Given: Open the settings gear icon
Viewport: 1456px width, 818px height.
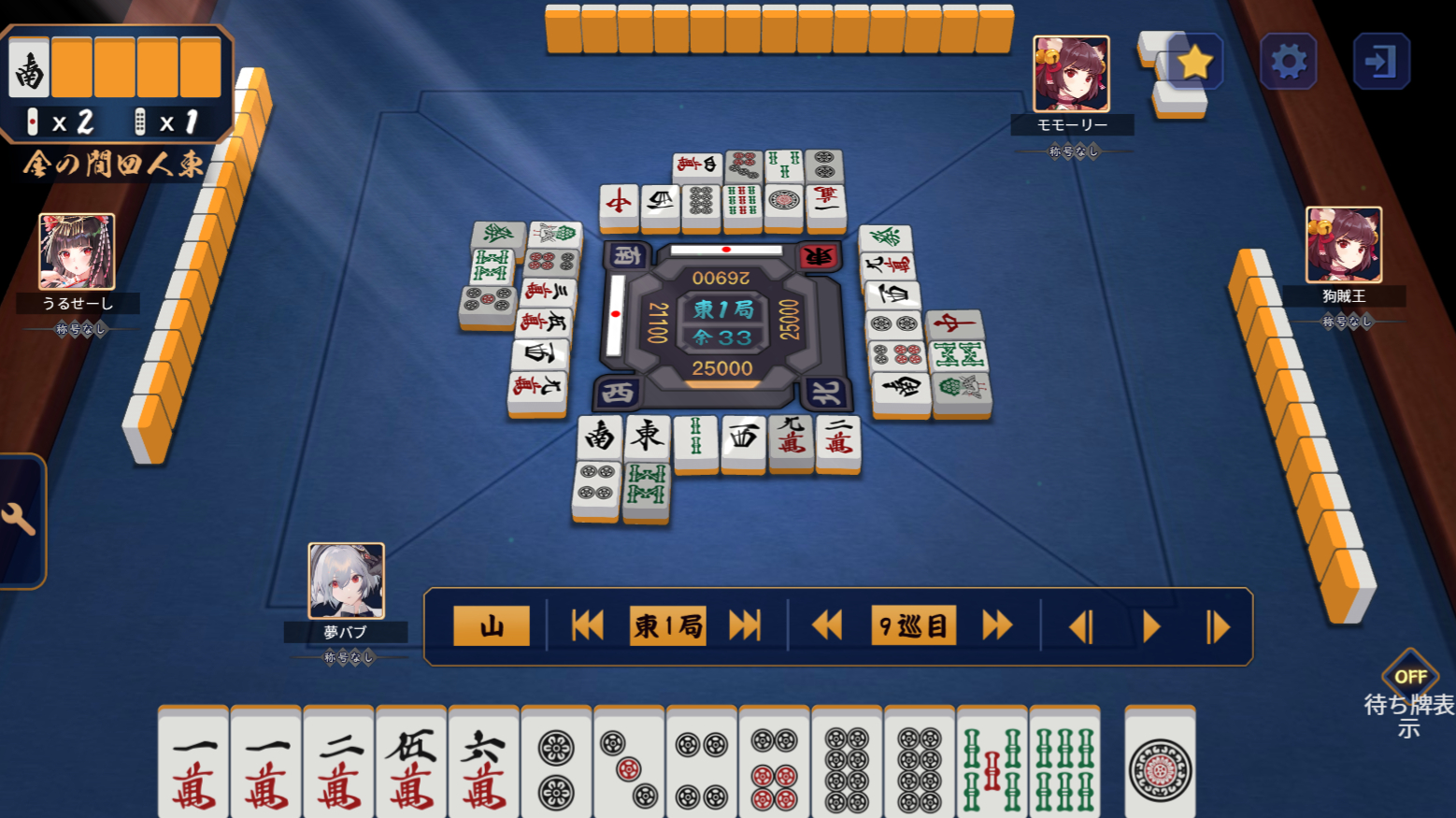Looking at the screenshot, I should pyautogui.click(x=1289, y=62).
